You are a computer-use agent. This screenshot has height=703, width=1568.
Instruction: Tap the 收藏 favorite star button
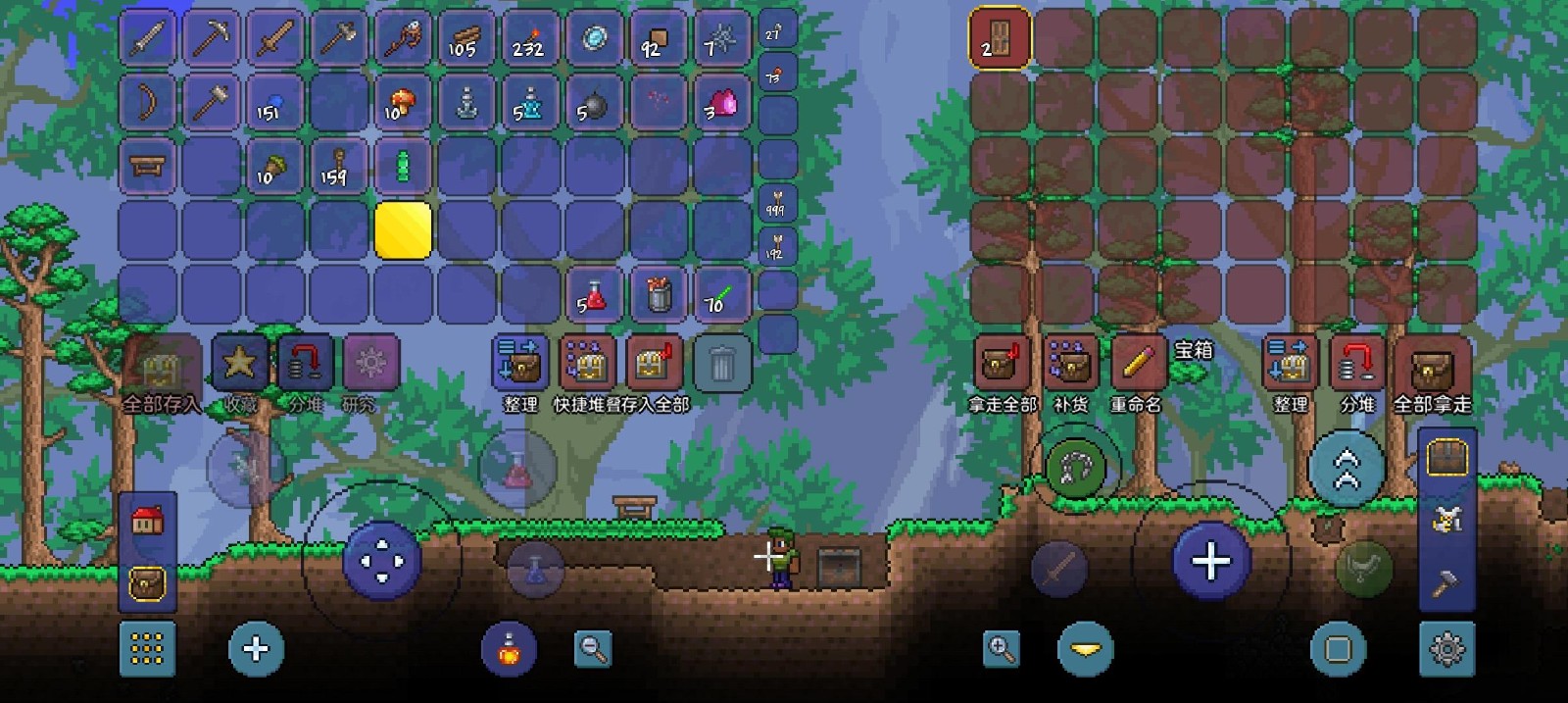240,365
